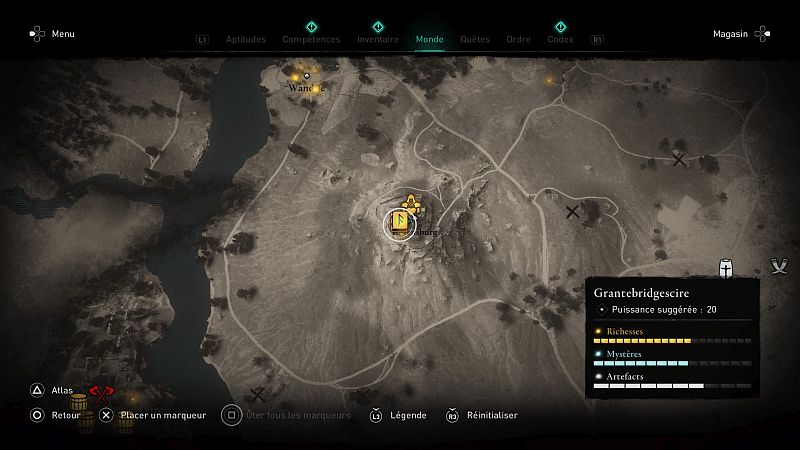Image resolution: width=800 pixels, height=450 pixels.
Task: Open the Inventaire tab
Action: coord(378,40)
